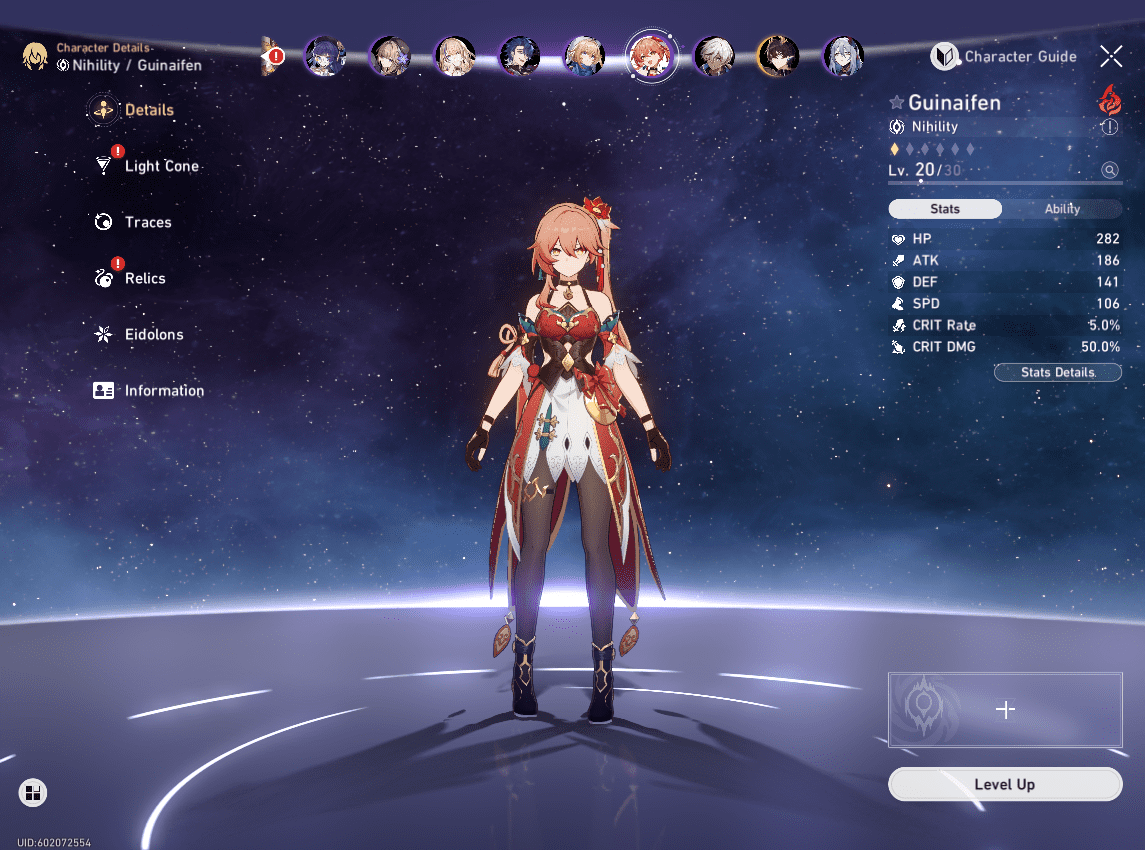This screenshot has width=1145, height=850.
Task: Close the character details screen
Action: coord(1111,56)
